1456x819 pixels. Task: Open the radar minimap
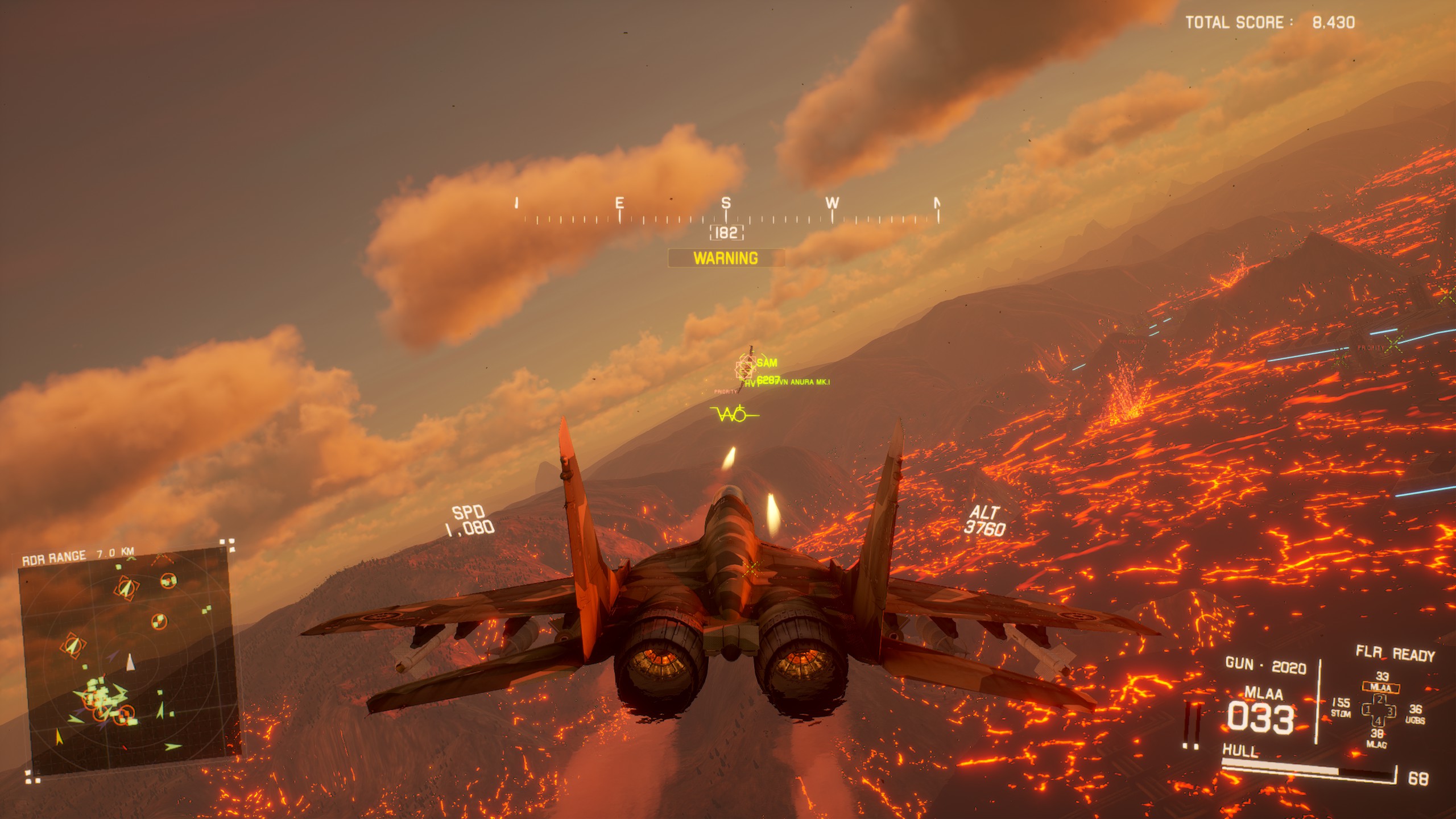(x=128, y=660)
